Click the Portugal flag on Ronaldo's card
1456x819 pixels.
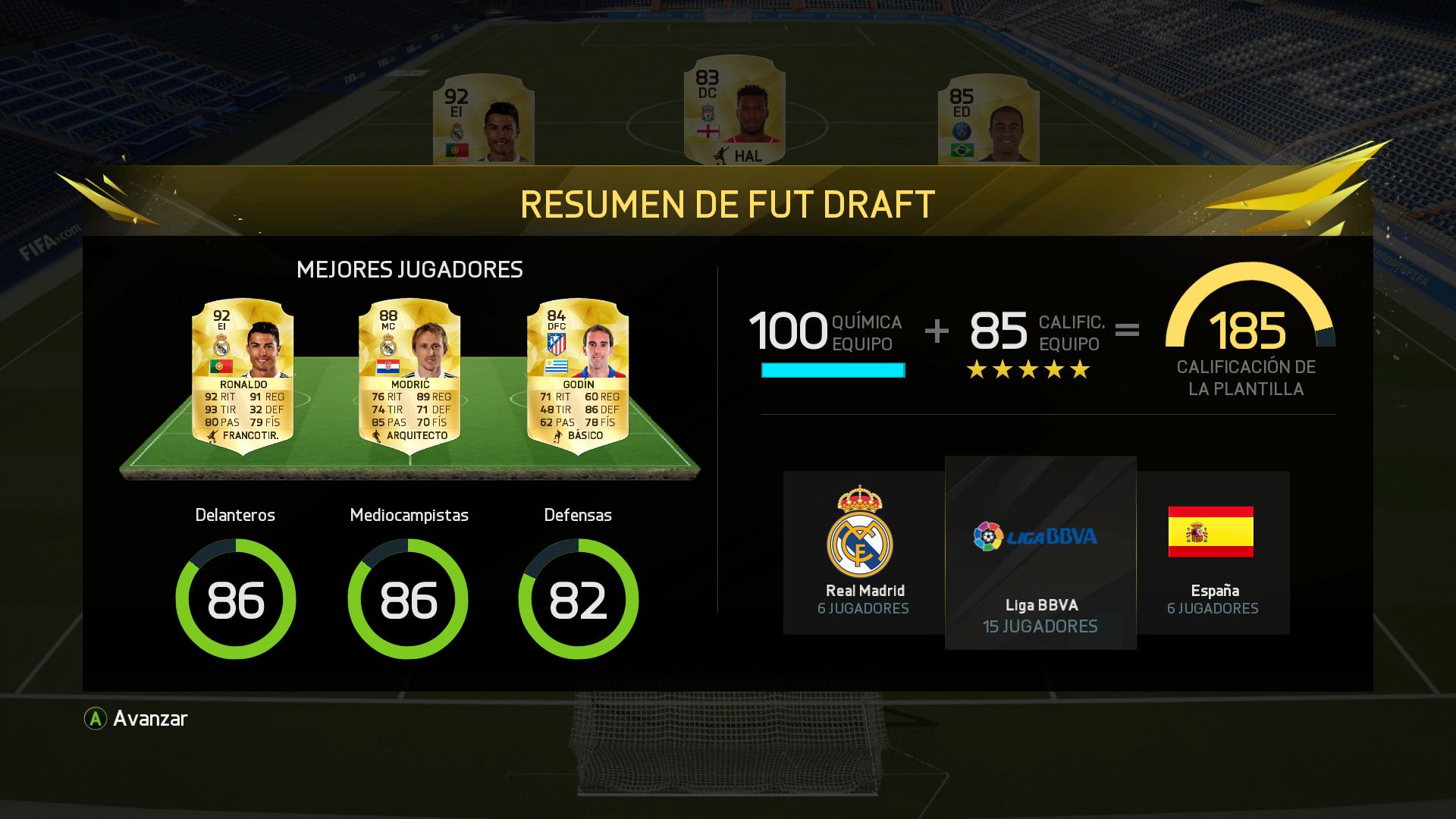tap(222, 367)
